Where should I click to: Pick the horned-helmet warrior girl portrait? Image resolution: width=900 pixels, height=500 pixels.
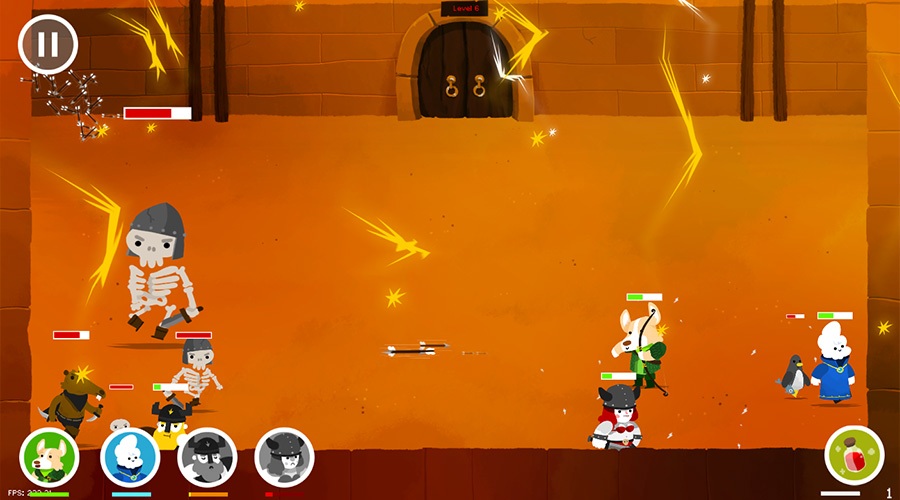pos(285,457)
